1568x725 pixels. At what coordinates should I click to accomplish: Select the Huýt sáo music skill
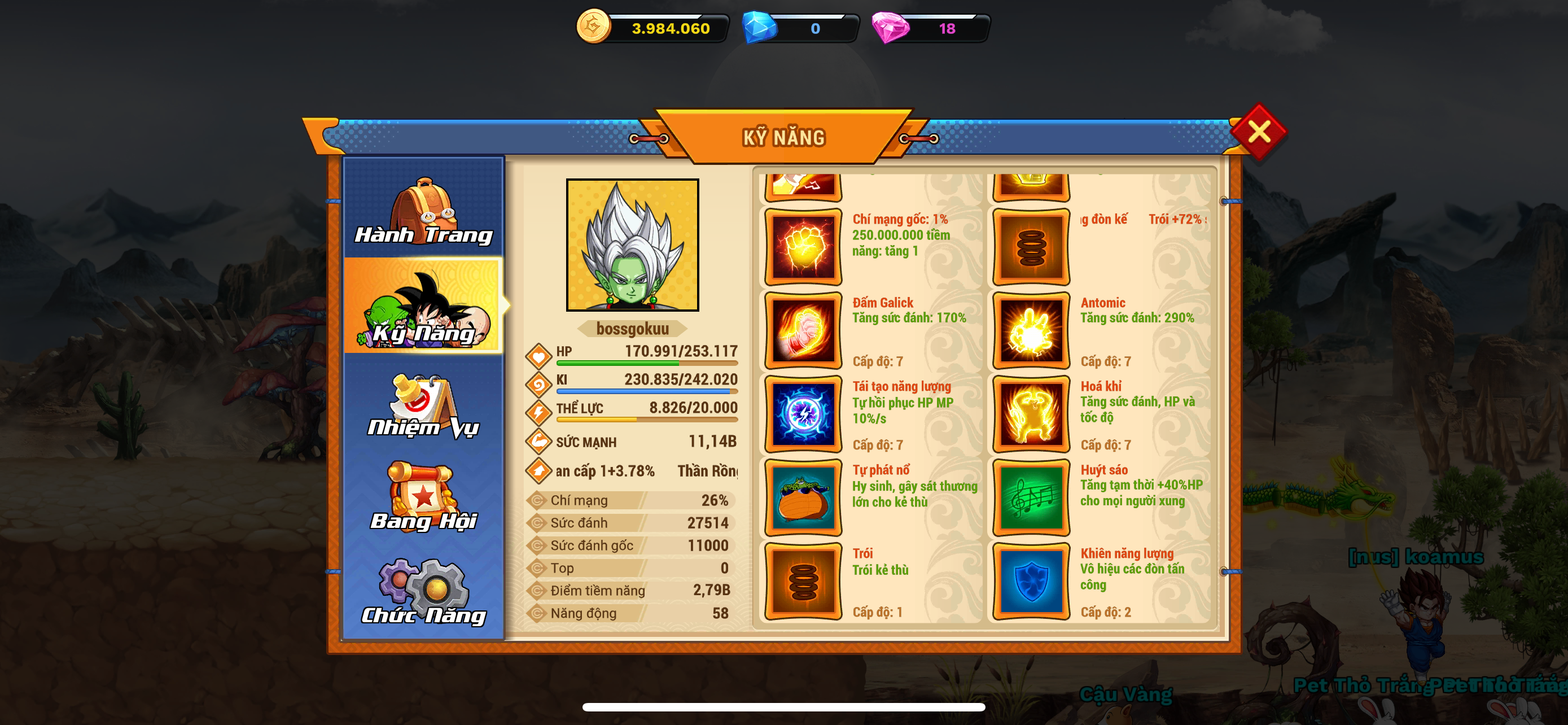coord(1031,498)
